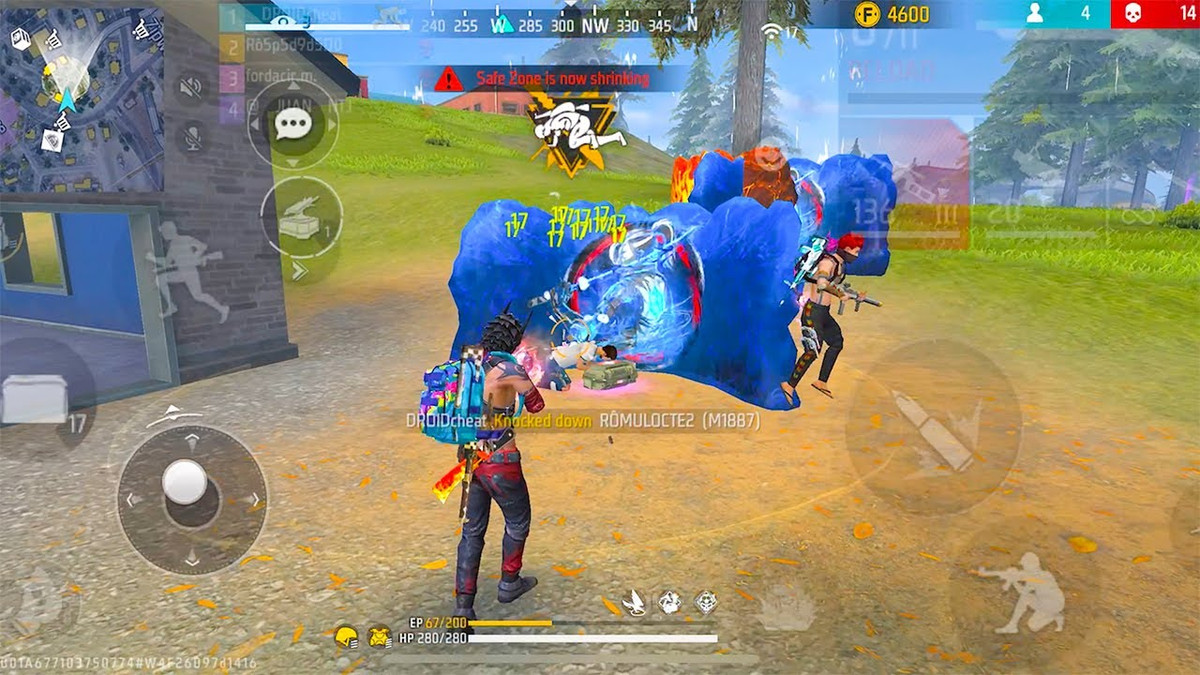This screenshot has height=675, width=1200.
Task: Tap the movement joystick knob
Action: point(185,482)
